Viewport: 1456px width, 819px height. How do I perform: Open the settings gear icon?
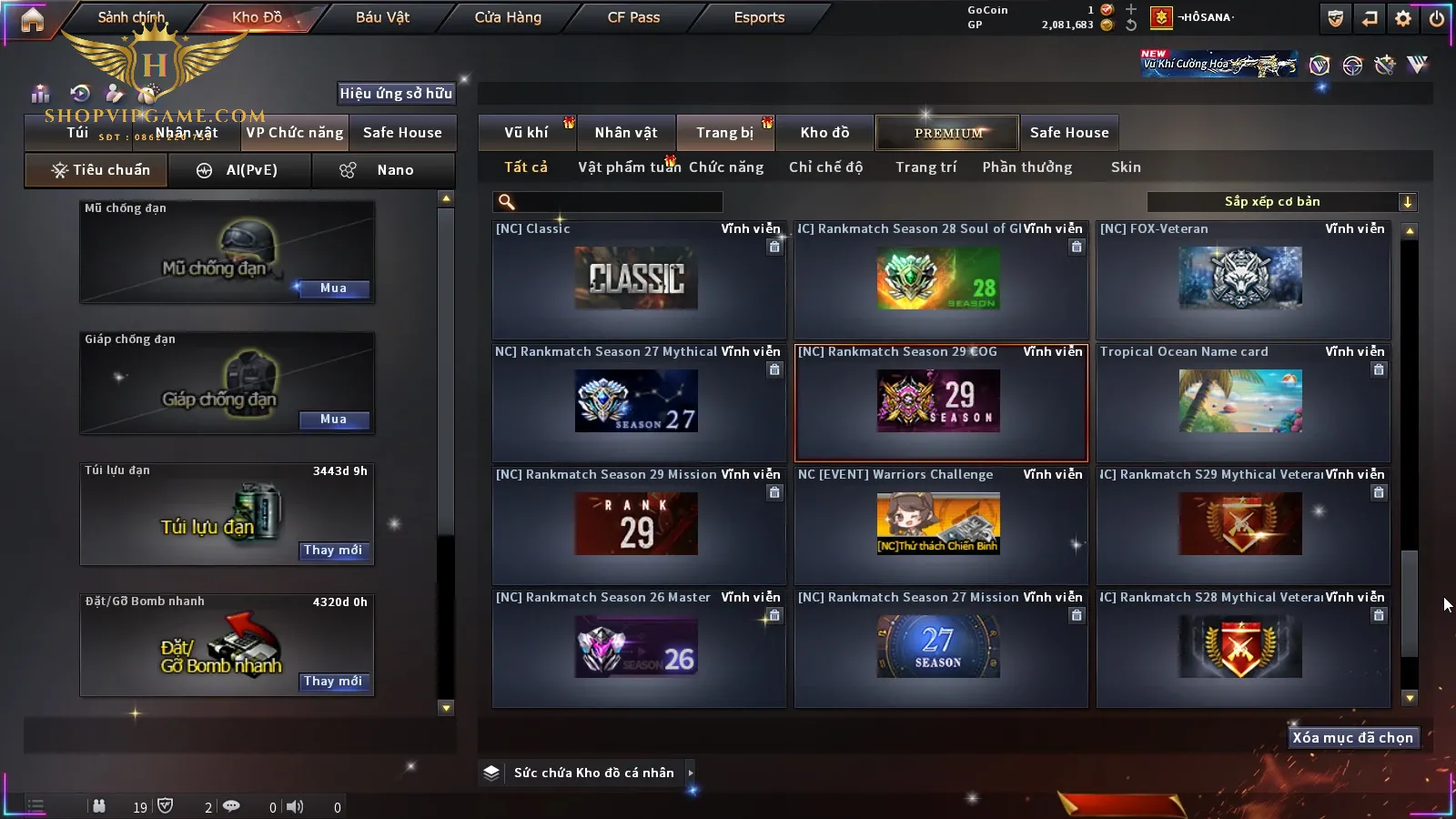(x=1403, y=18)
